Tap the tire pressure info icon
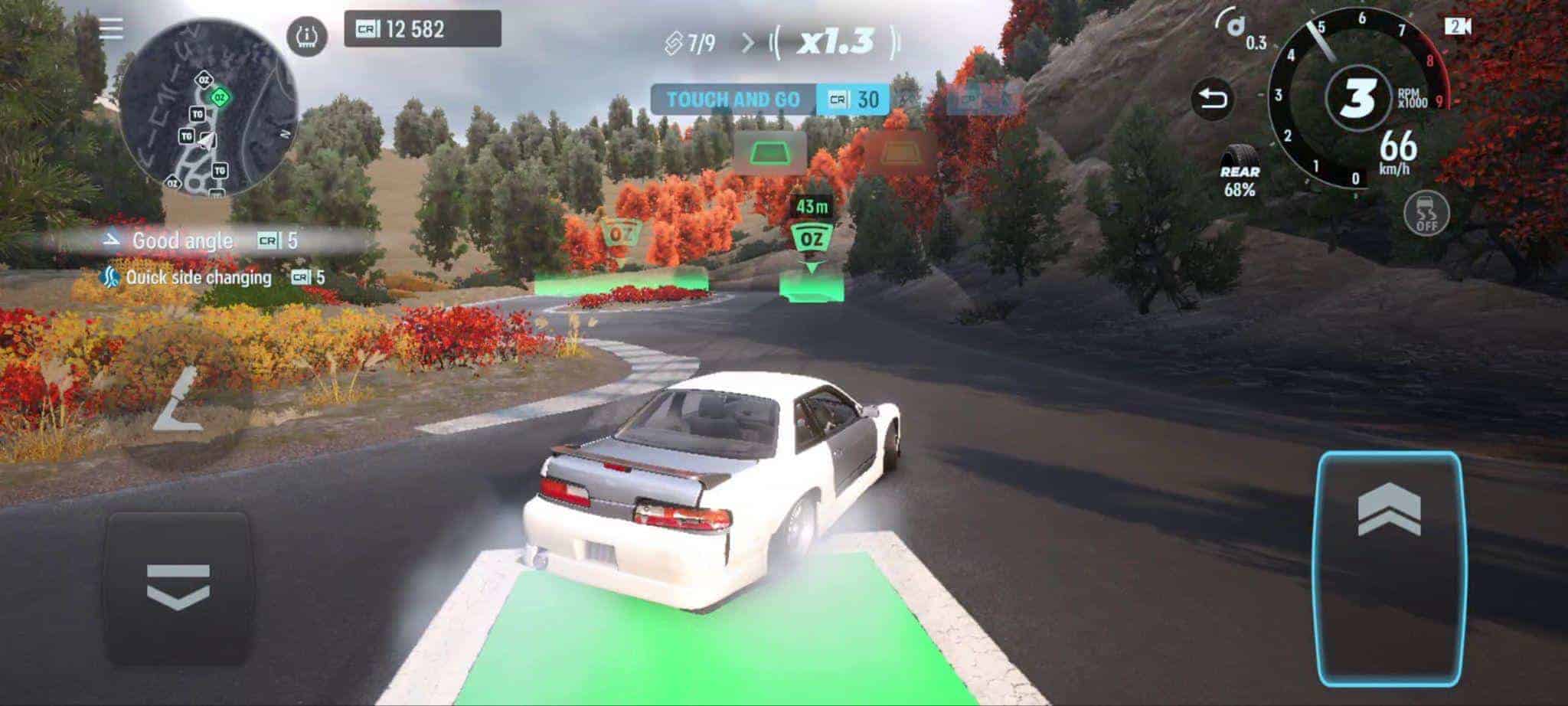1568x706 pixels. tap(307, 36)
